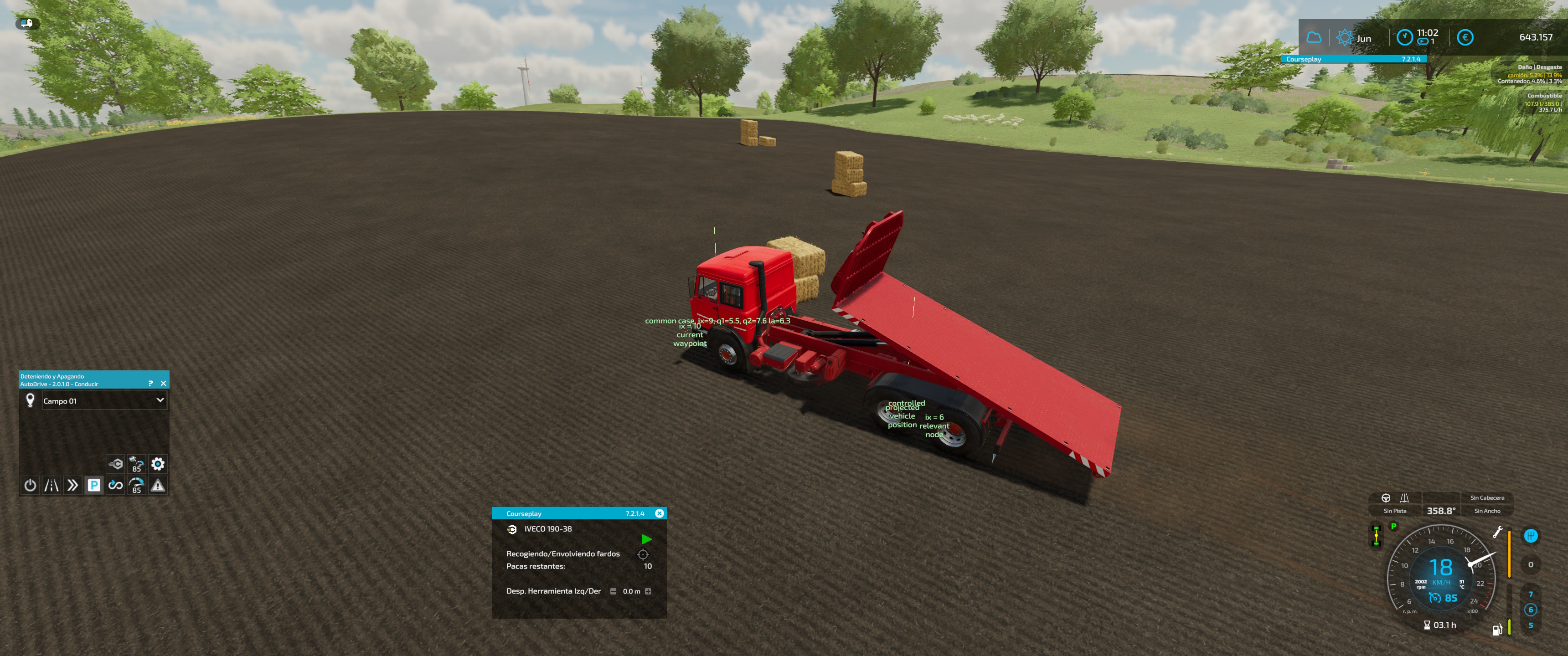
Task: Toggle AutoDrive power on/off button
Action: 31,486
